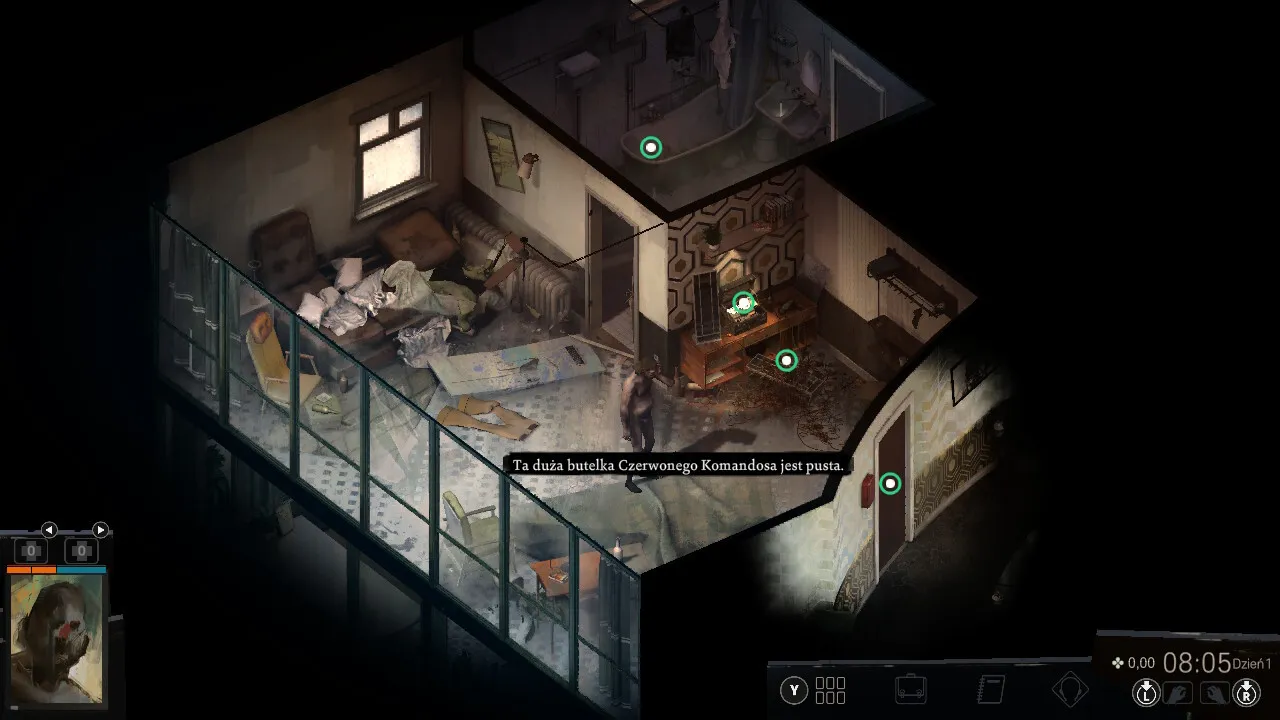Select the right grabbing-hand slot icon
The image size is (1280, 720).
click(1215, 690)
